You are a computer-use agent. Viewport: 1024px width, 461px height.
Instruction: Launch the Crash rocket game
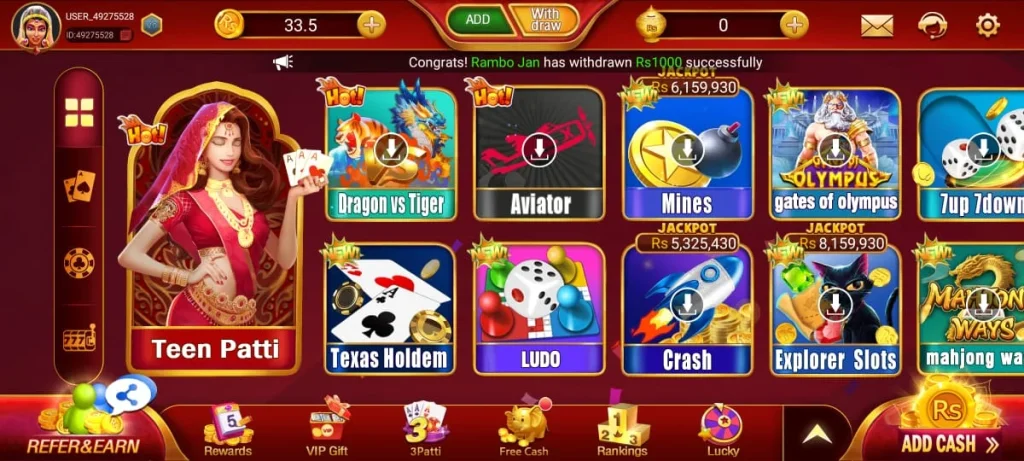[687, 308]
